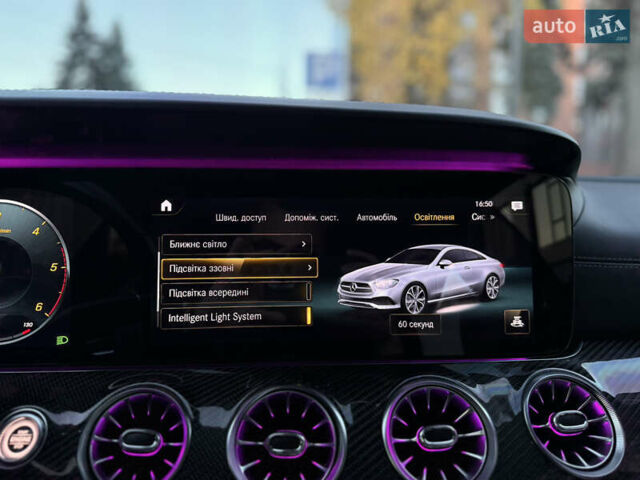Viewport: 640px width, 480px height.
Task: Click the auto RIA watermark logo
Action: pos(577,26)
